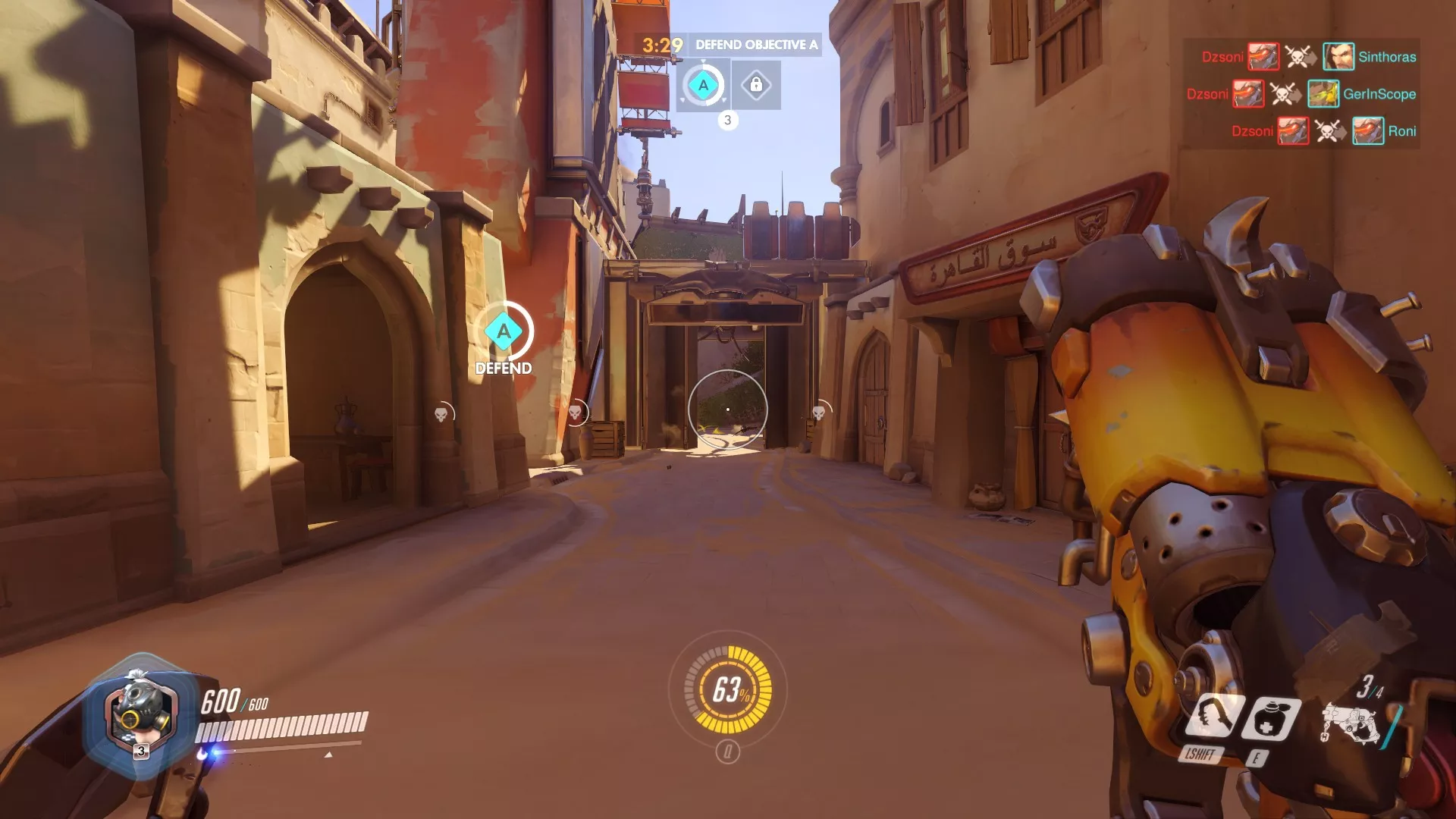Image resolution: width=1456 pixels, height=819 pixels.
Task: Click the DEFEND waypoint label above the archway
Action: tap(503, 368)
